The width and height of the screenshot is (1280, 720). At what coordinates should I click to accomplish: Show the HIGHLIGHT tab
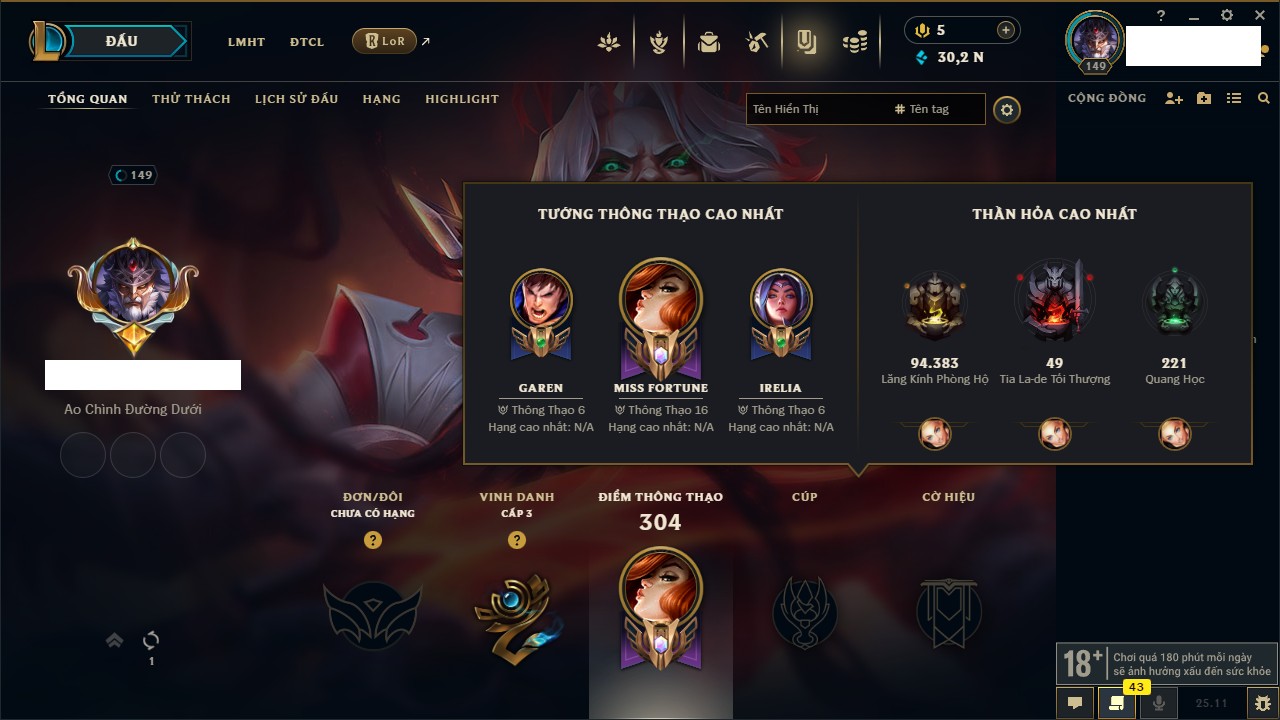(x=461, y=99)
